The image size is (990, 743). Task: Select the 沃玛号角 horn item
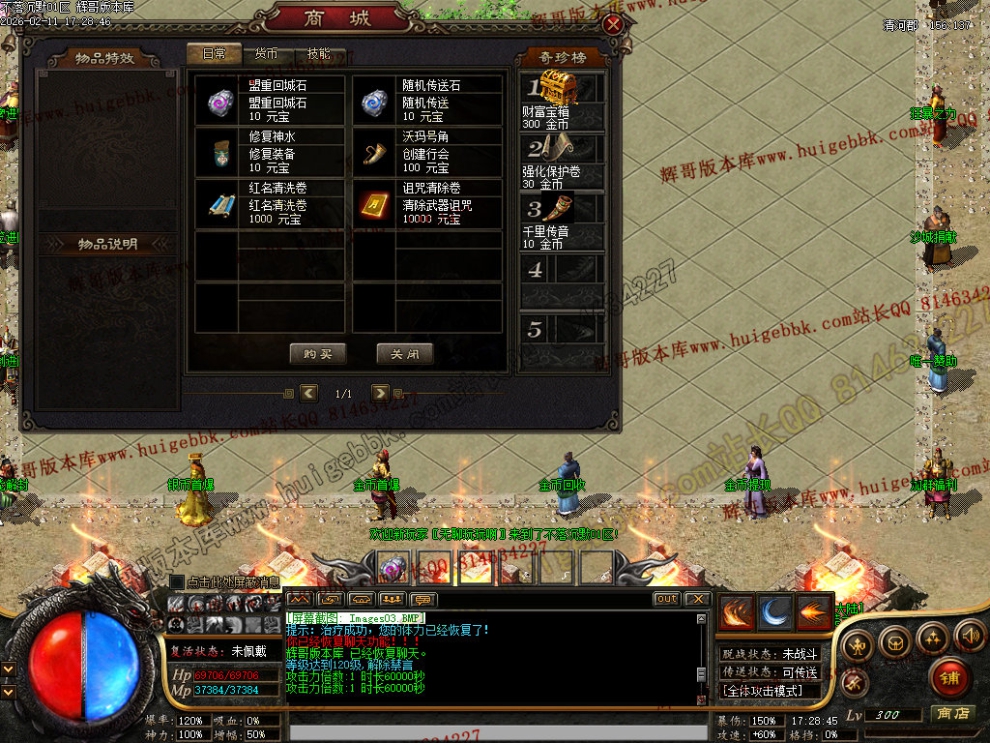click(x=426, y=152)
